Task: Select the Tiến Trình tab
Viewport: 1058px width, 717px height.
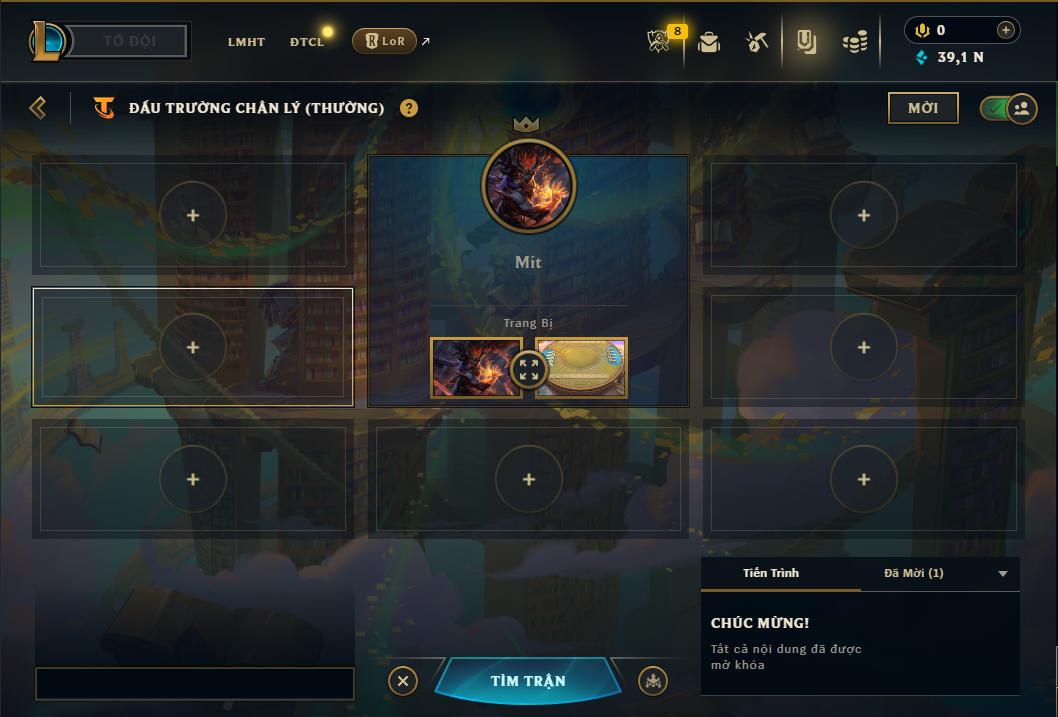Action: [771, 573]
